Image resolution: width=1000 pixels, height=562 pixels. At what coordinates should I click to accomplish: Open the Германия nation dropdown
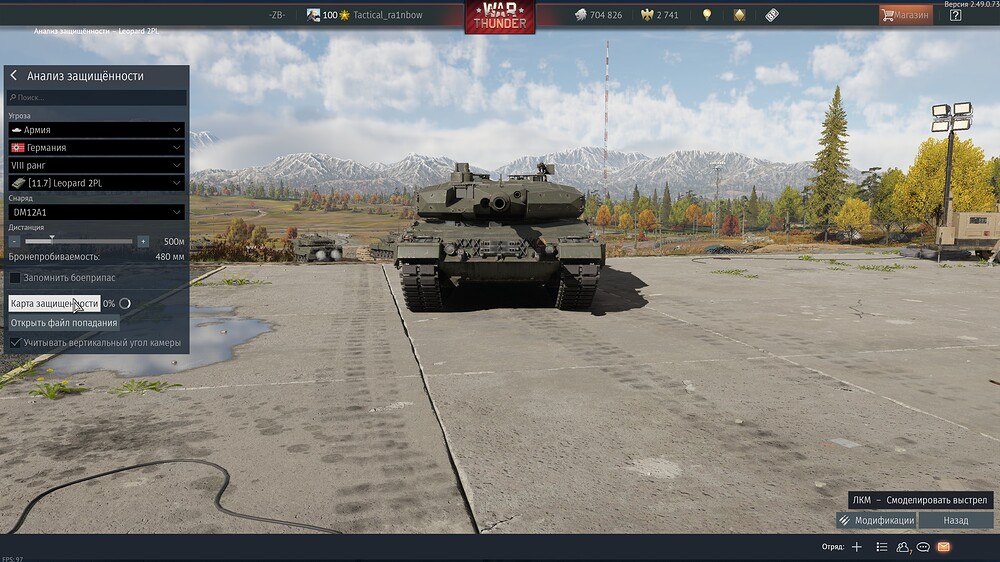96,147
